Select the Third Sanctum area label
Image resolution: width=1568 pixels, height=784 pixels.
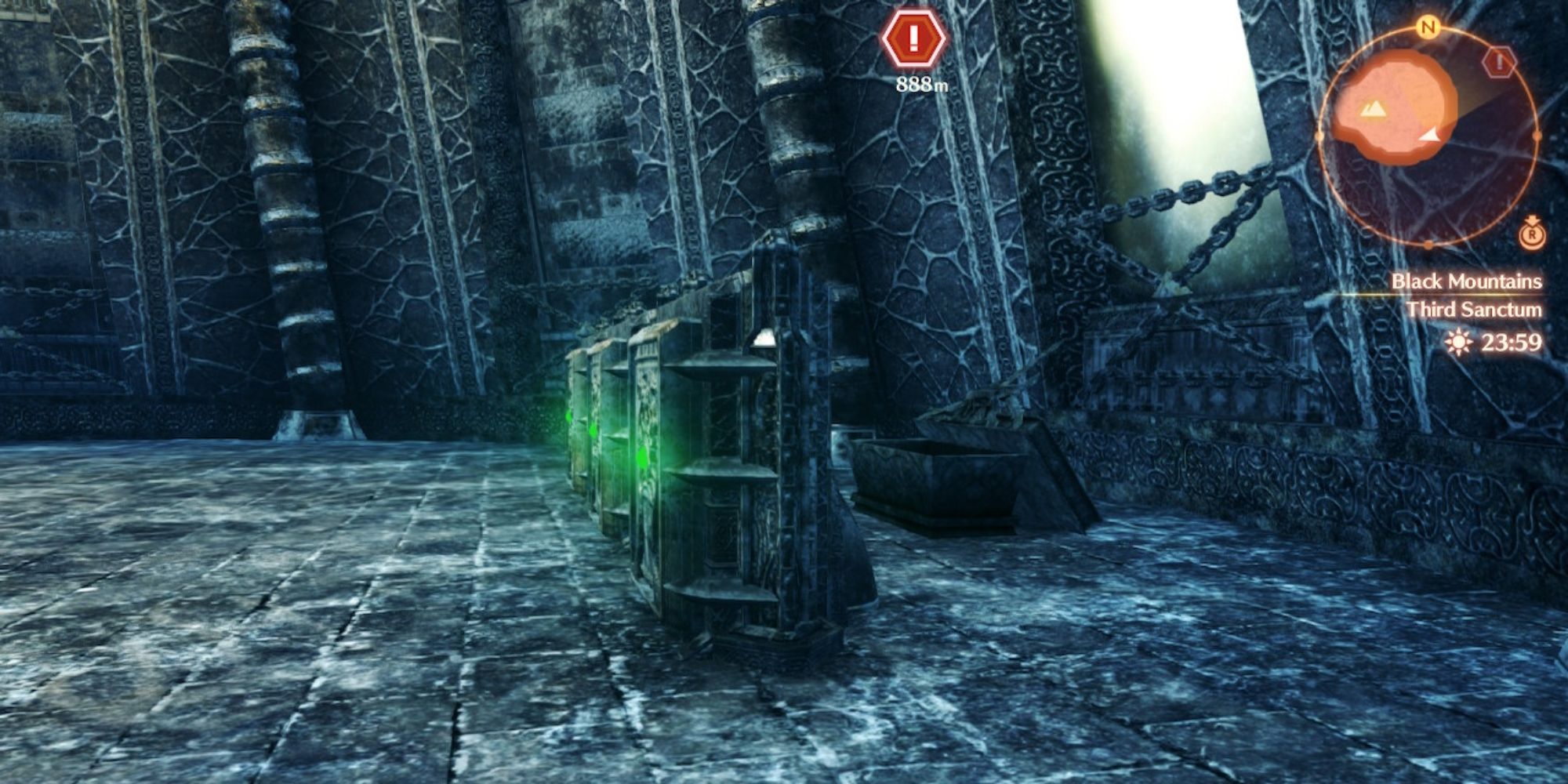1473,310
